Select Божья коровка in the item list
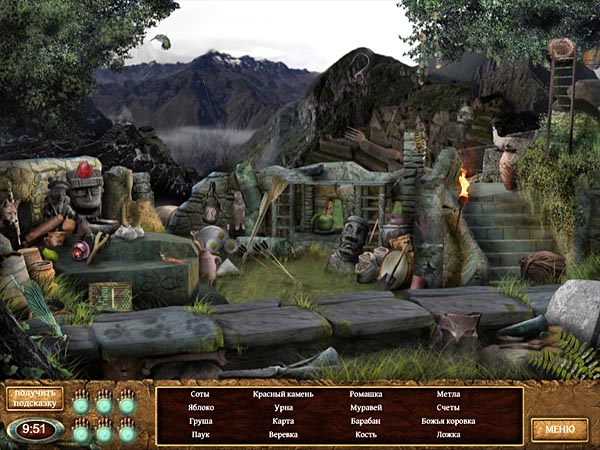This screenshot has width=600, height=450. coord(448,421)
